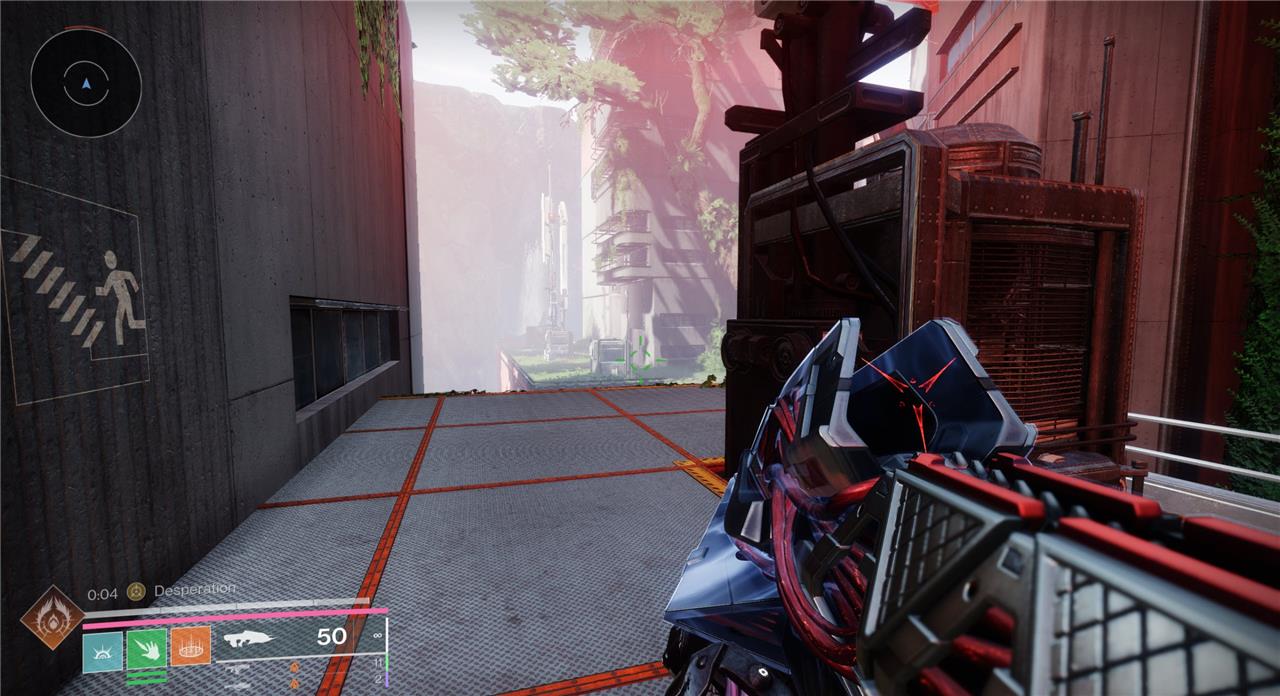Select the blue grenade ability icon

(x=102, y=648)
